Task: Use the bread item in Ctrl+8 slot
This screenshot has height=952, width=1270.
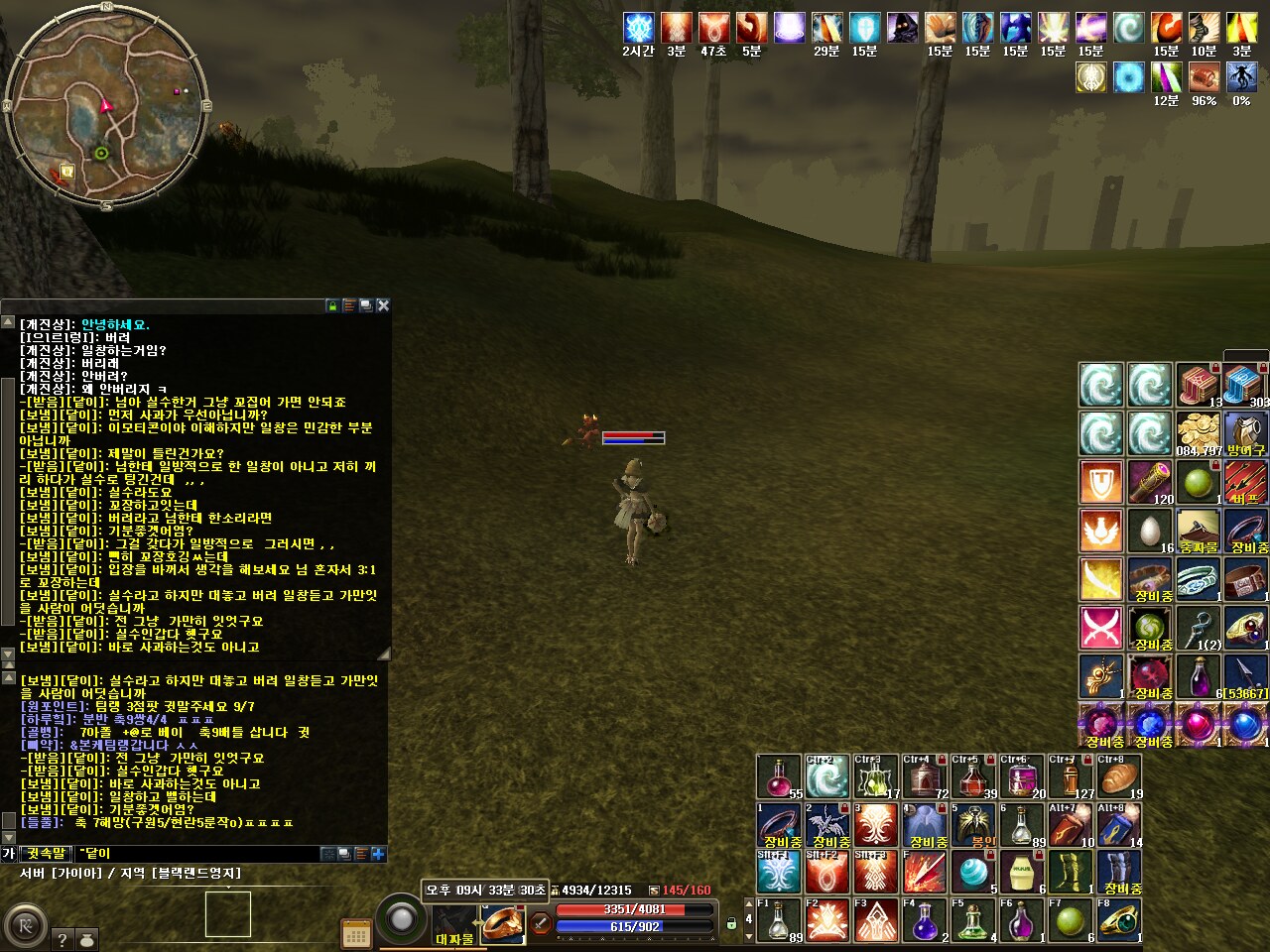Action: coord(1119,776)
